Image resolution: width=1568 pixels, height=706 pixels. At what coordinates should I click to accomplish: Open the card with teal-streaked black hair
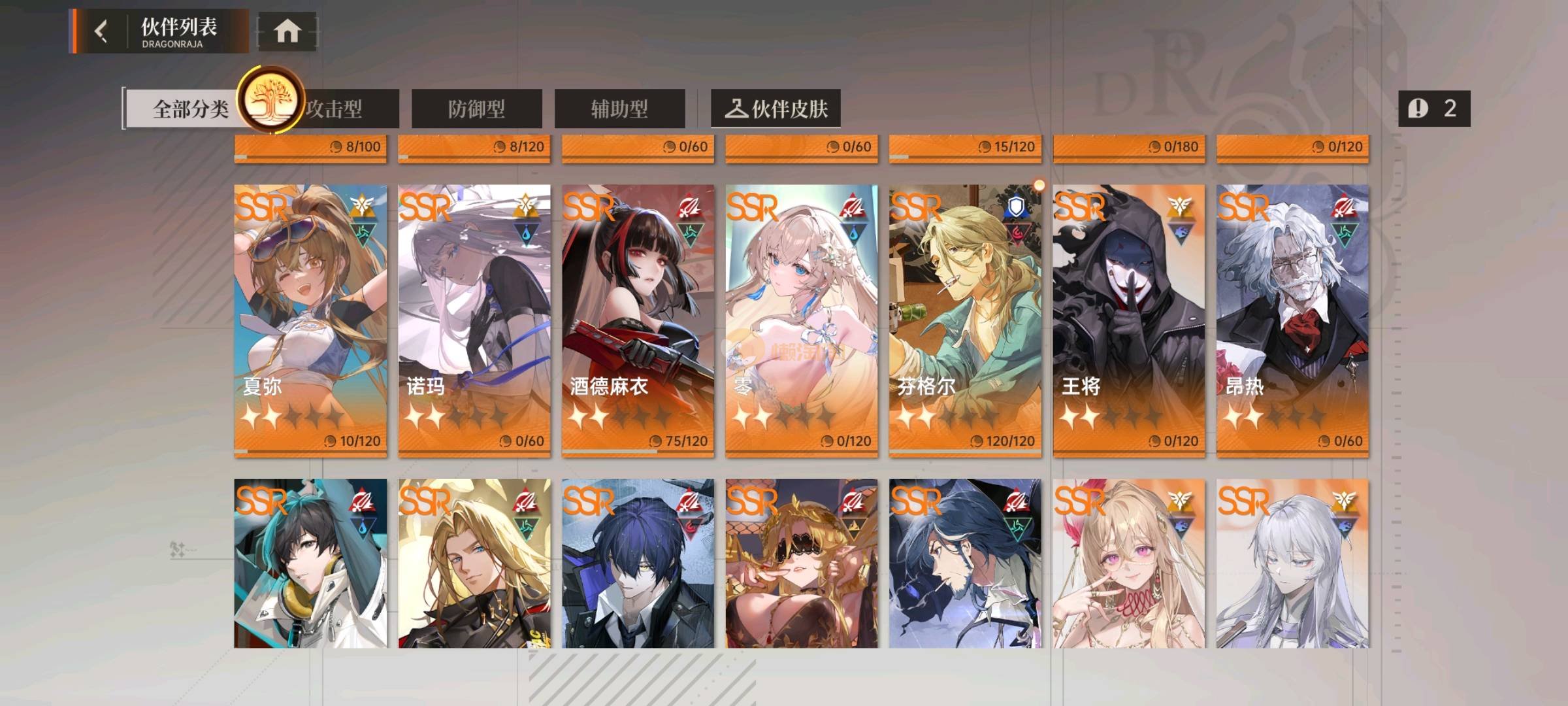tap(310, 563)
